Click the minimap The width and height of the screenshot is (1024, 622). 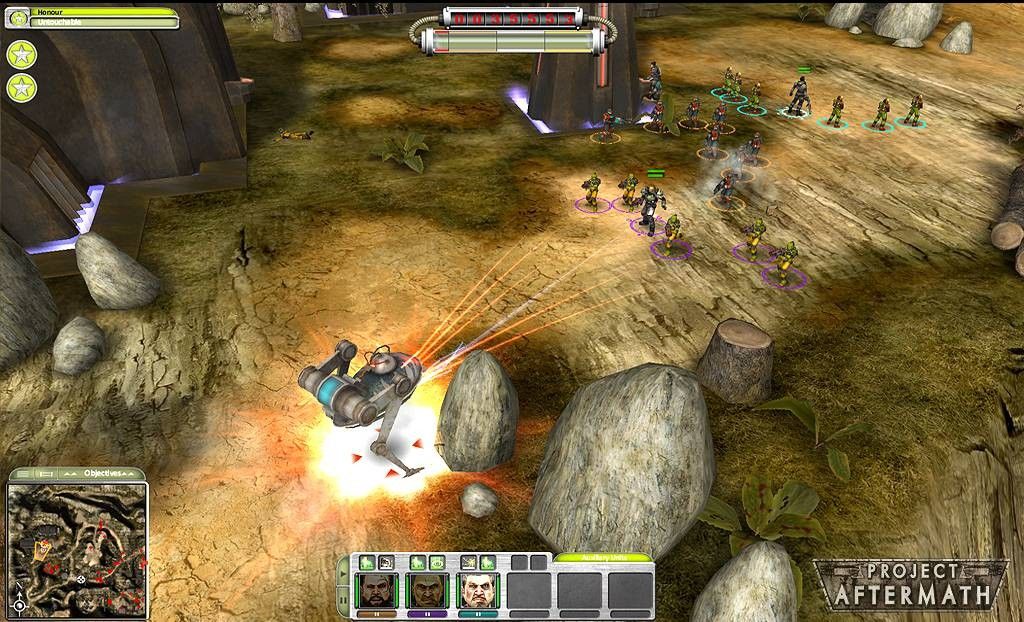coord(78,546)
